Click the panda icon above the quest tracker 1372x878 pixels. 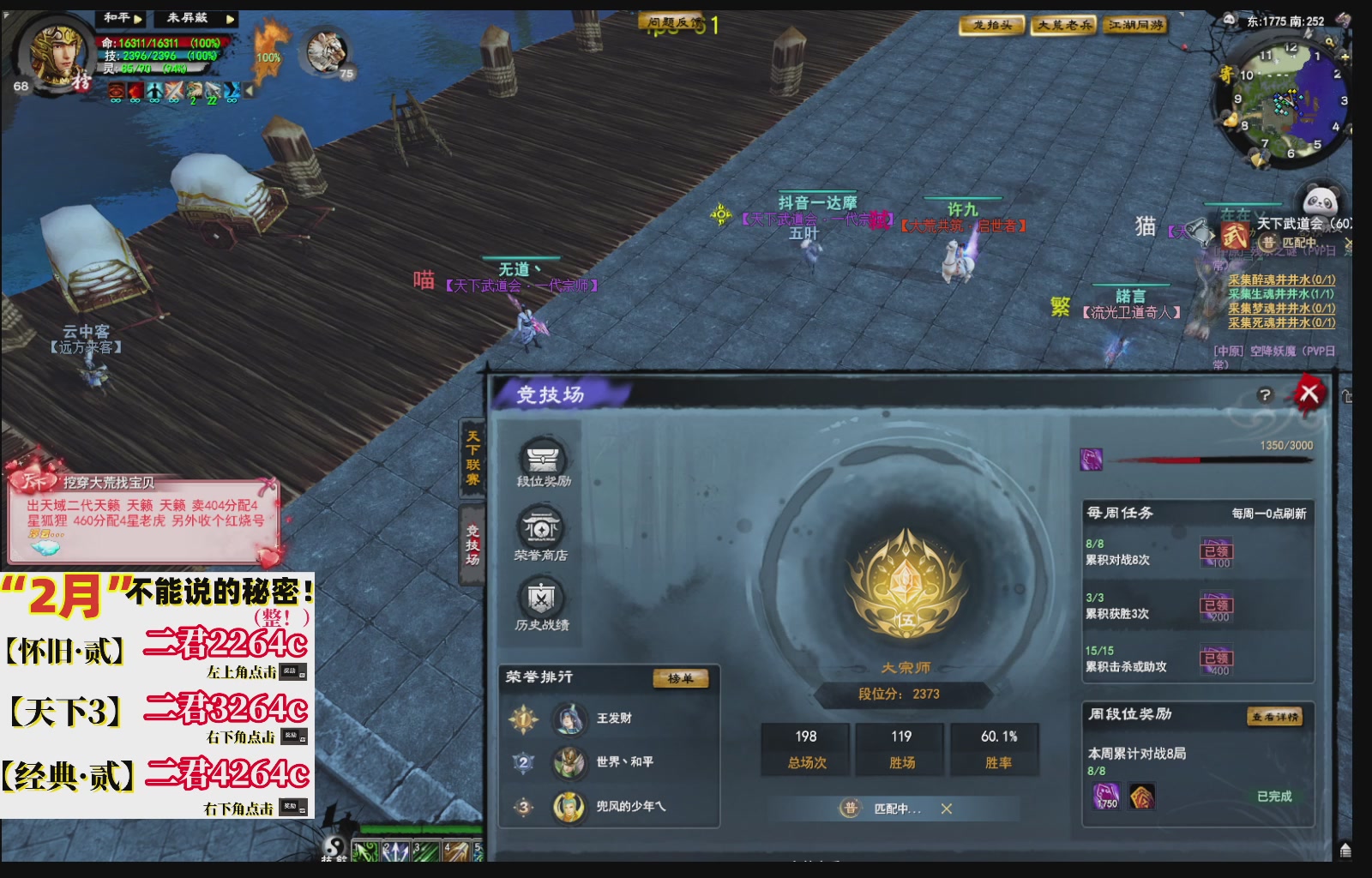(x=1322, y=198)
